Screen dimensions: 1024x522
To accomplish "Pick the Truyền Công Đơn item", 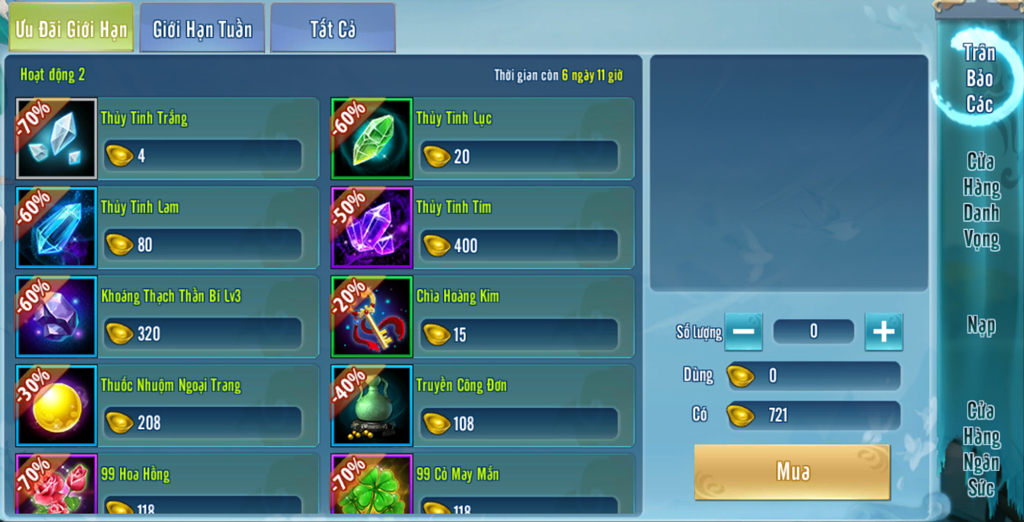I will 482,405.
